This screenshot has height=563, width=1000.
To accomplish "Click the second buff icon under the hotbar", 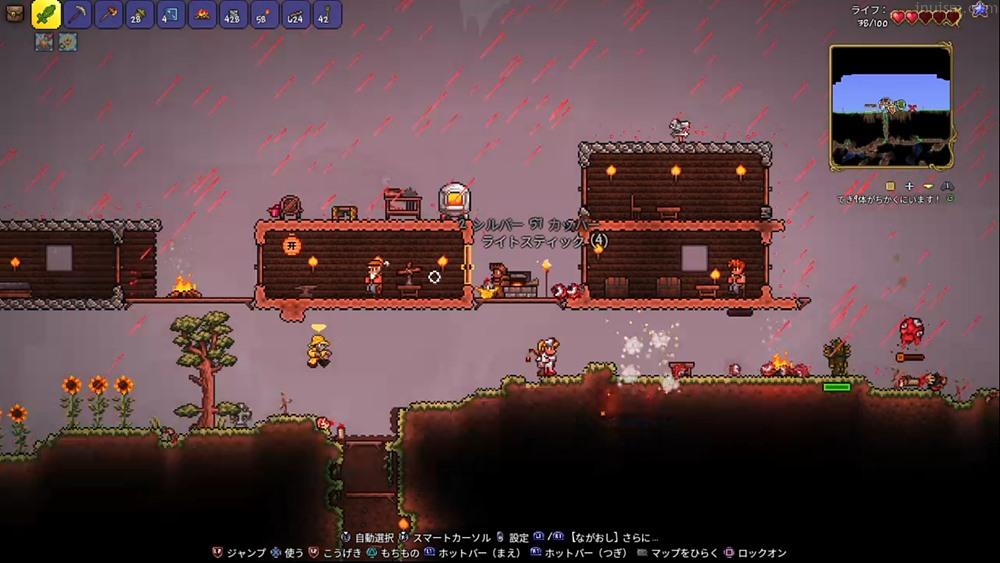I will [67, 42].
